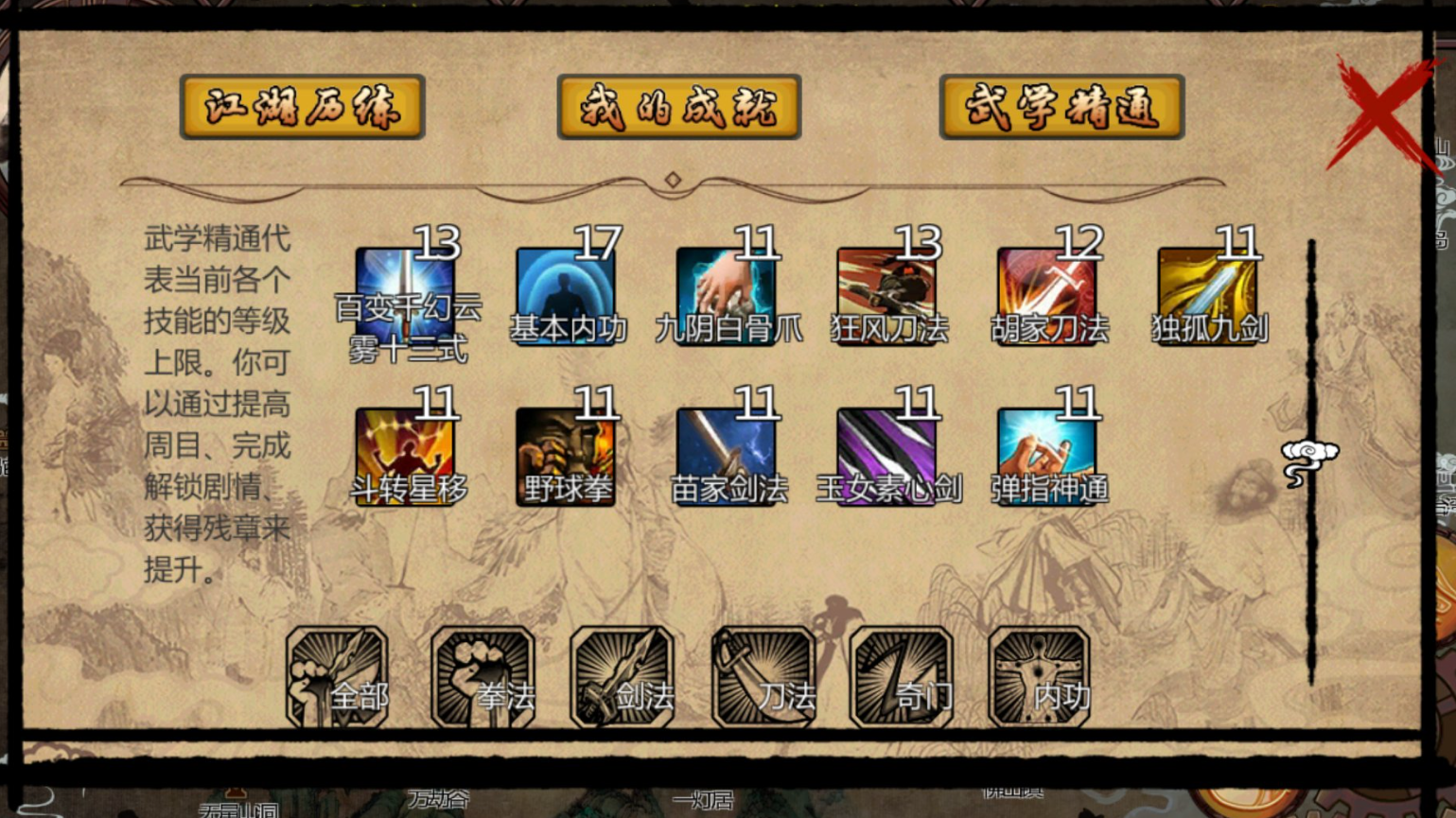This screenshot has height=818, width=1456.
Task: Click the 苗家剑法 skill icon
Action: [x=727, y=456]
